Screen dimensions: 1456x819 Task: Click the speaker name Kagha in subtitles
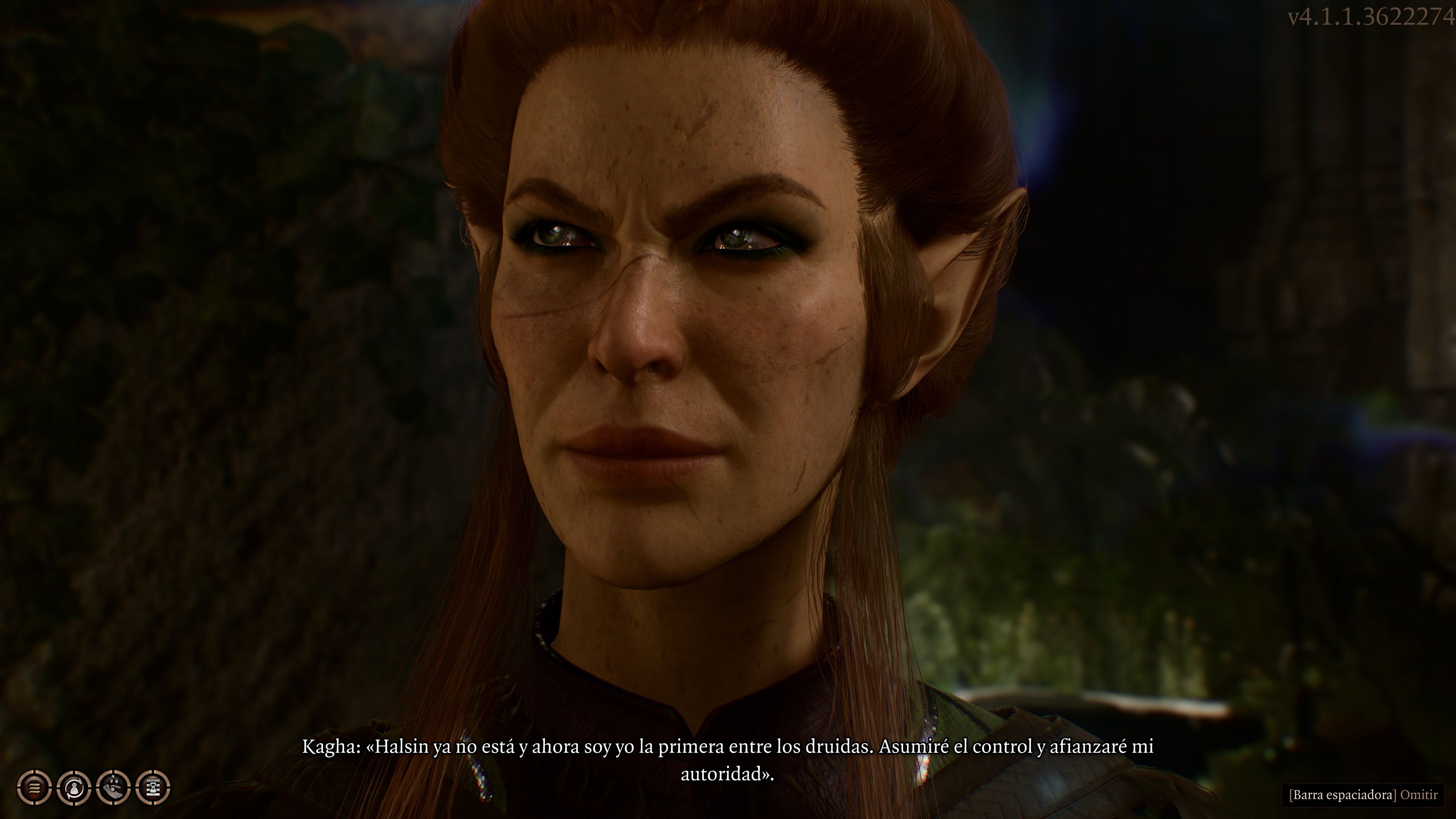coord(332,745)
